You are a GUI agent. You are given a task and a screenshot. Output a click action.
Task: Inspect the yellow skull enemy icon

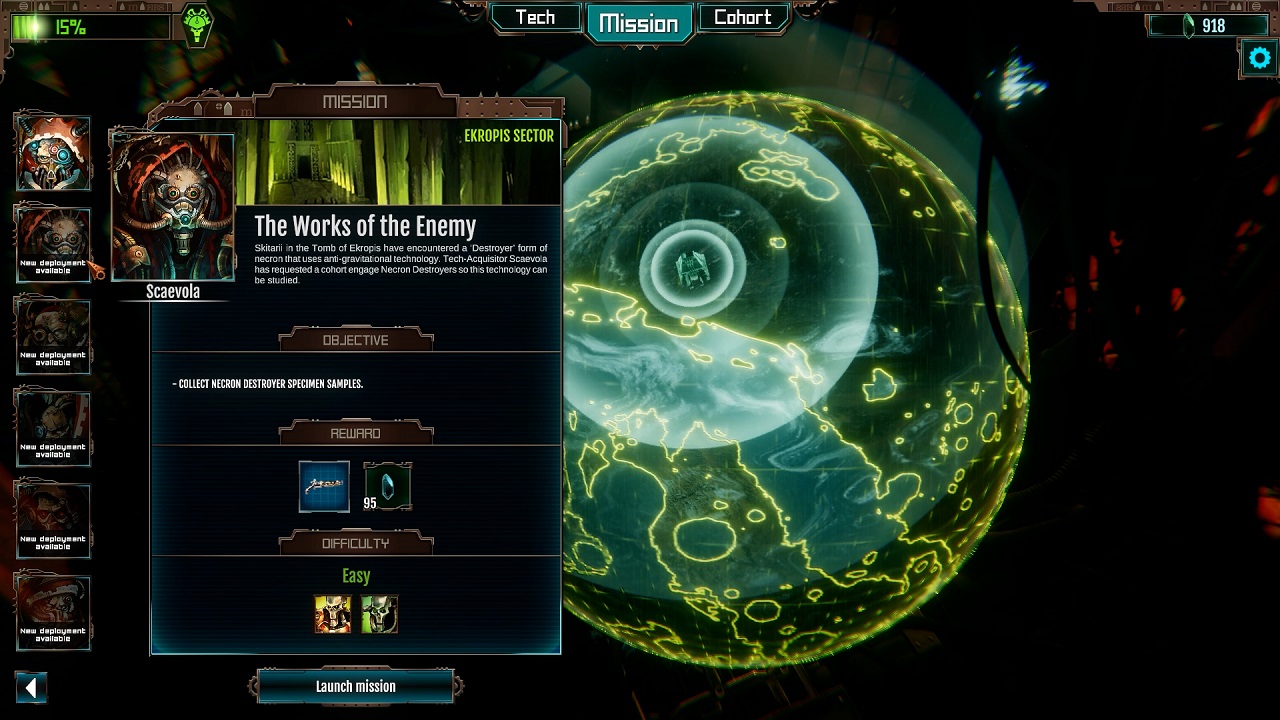click(x=333, y=614)
